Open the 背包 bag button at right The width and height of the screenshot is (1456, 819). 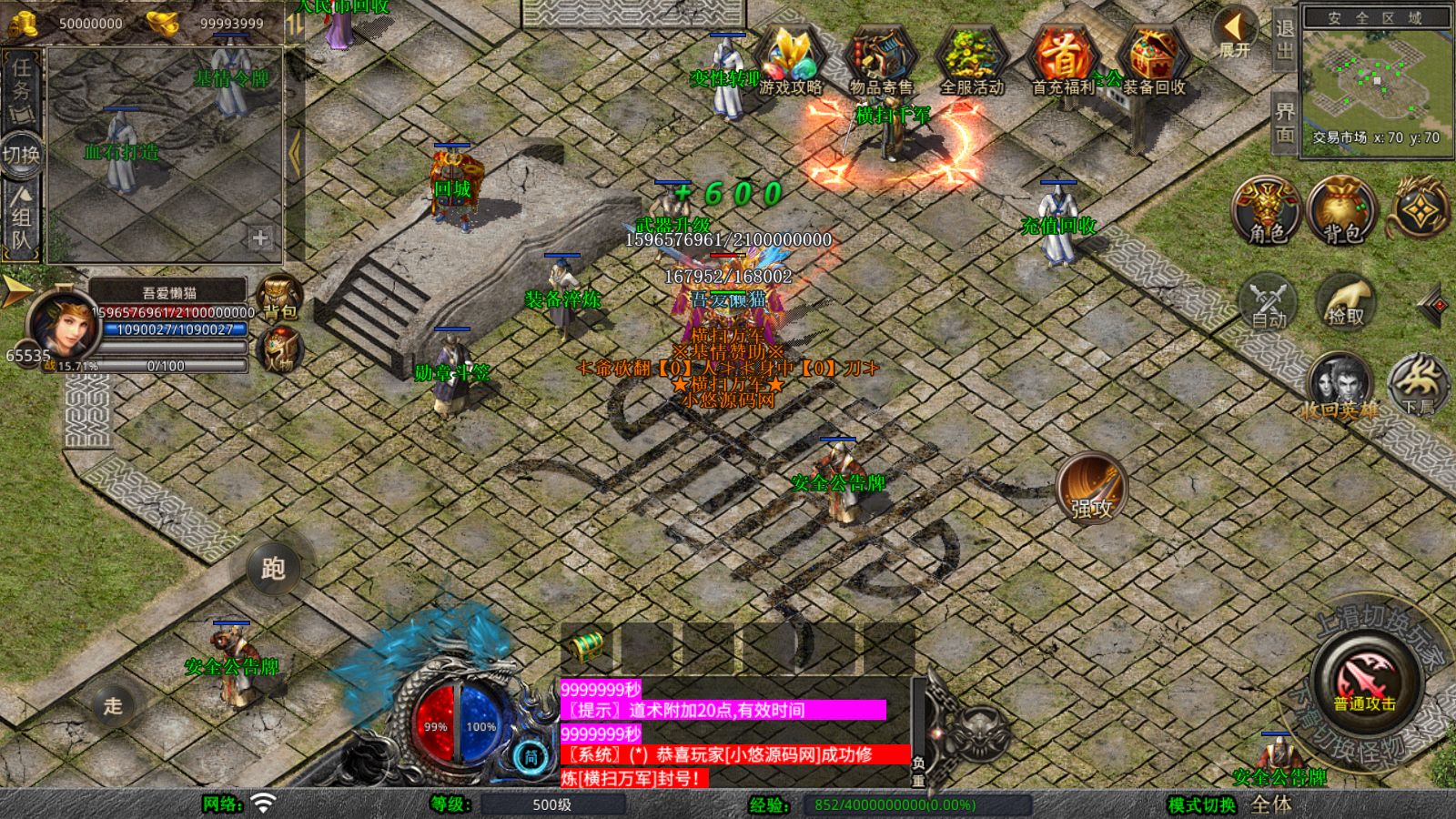(x=1341, y=211)
